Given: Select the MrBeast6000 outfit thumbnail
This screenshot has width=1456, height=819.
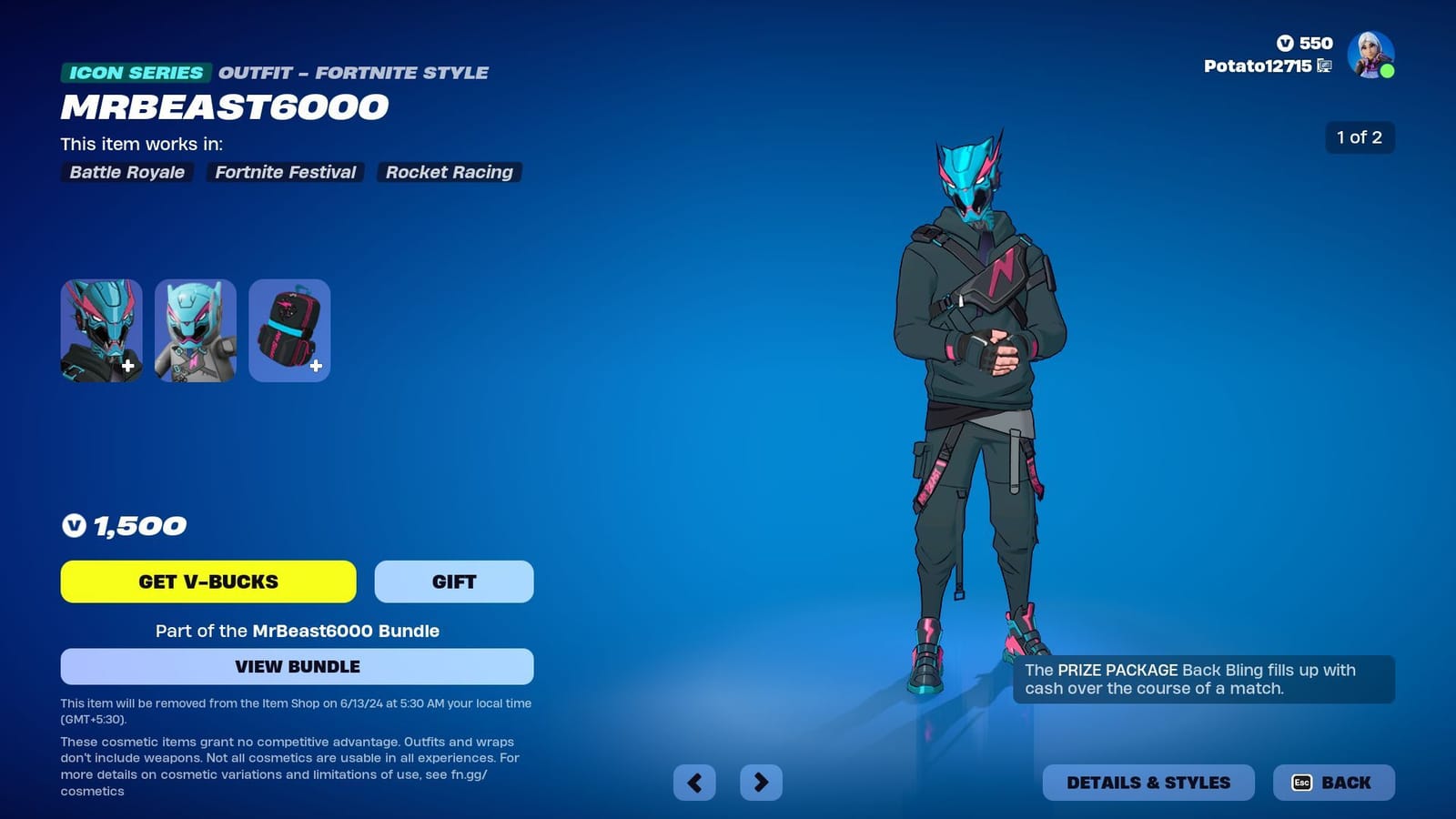Looking at the screenshot, I should (100, 330).
